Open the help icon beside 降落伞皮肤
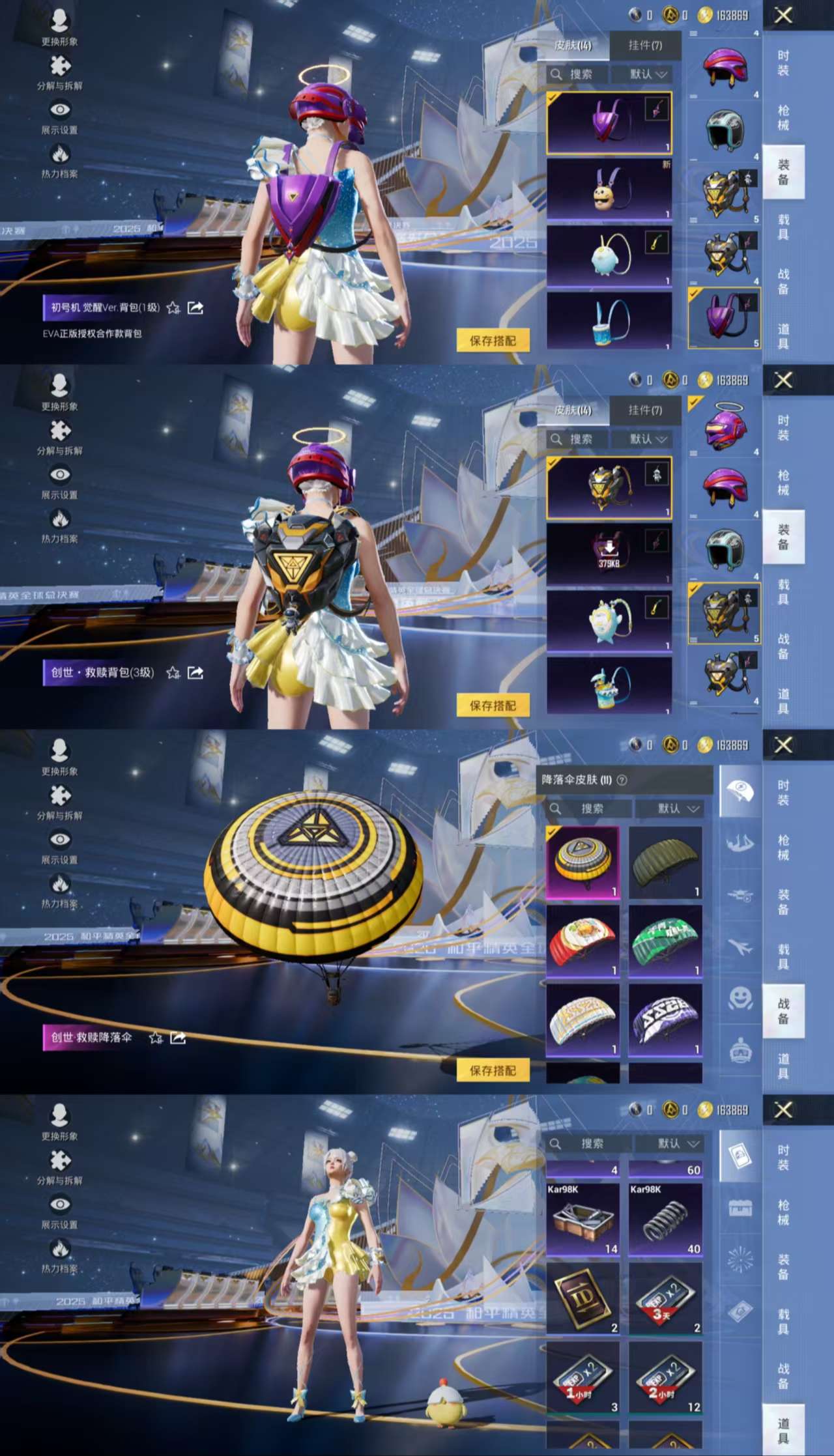Image resolution: width=834 pixels, height=1456 pixels. click(622, 780)
